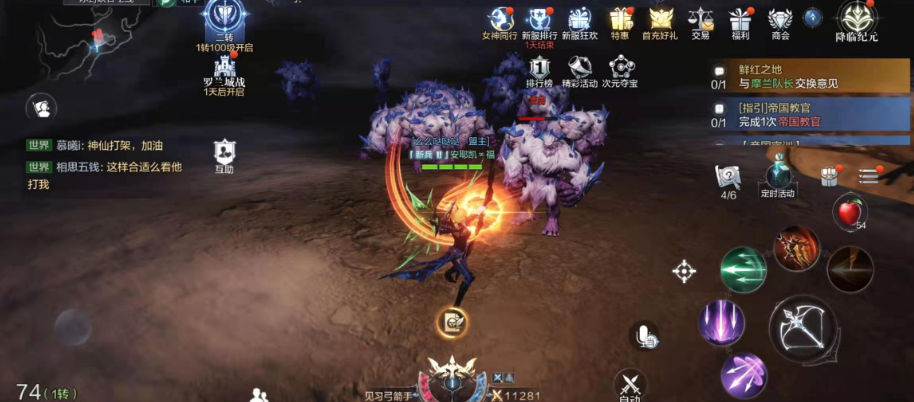
Task: Open the 特惠 special offers gift
Action: pos(620,19)
